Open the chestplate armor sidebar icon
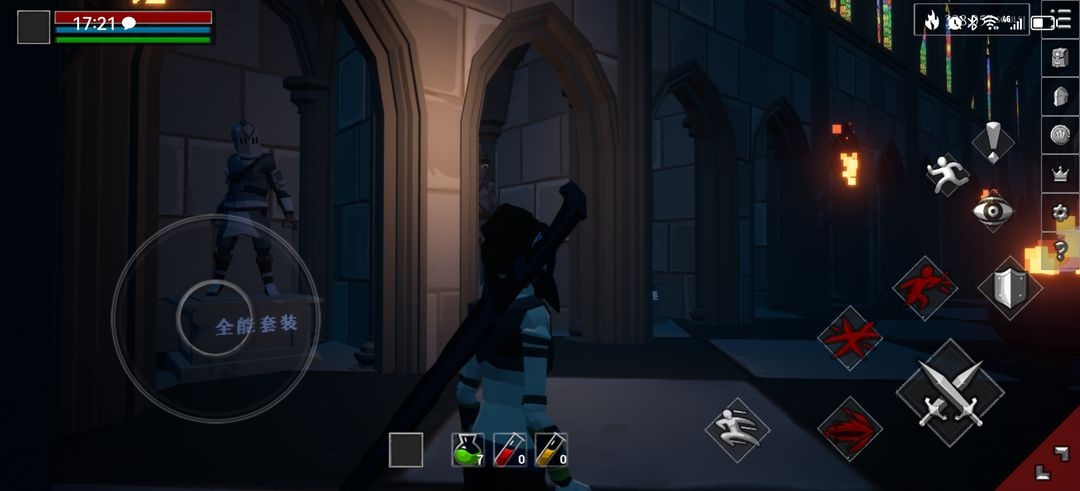Image resolution: width=1080 pixels, height=491 pixels. coord(1061,58)
